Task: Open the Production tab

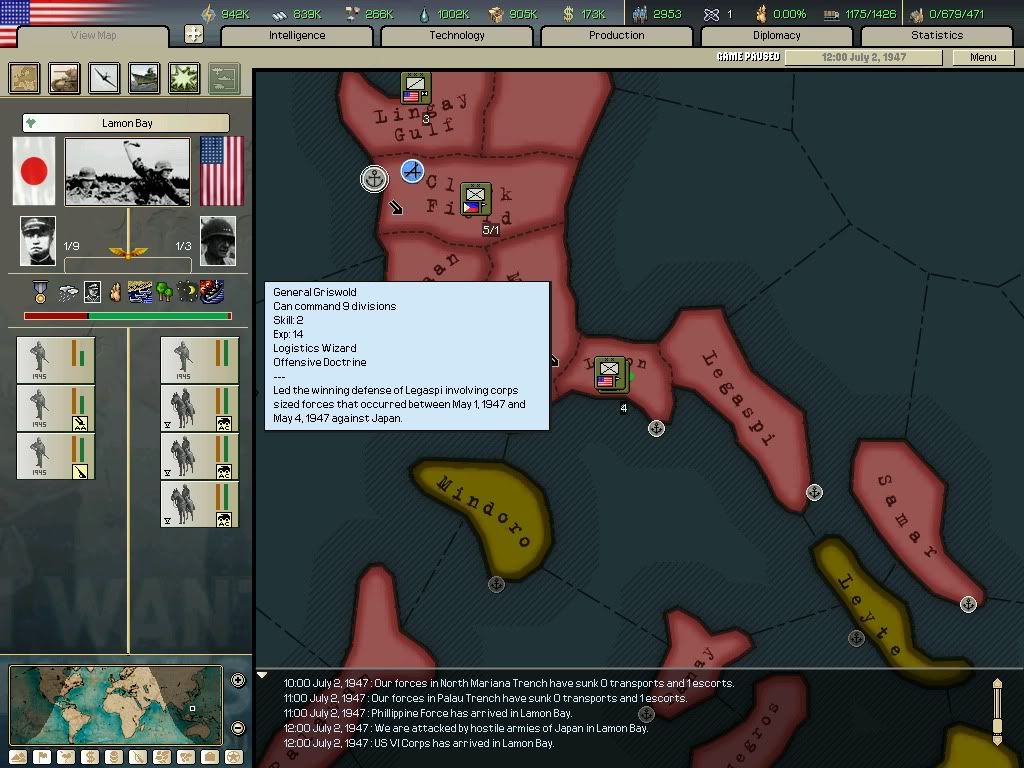Action: [617, 35]
